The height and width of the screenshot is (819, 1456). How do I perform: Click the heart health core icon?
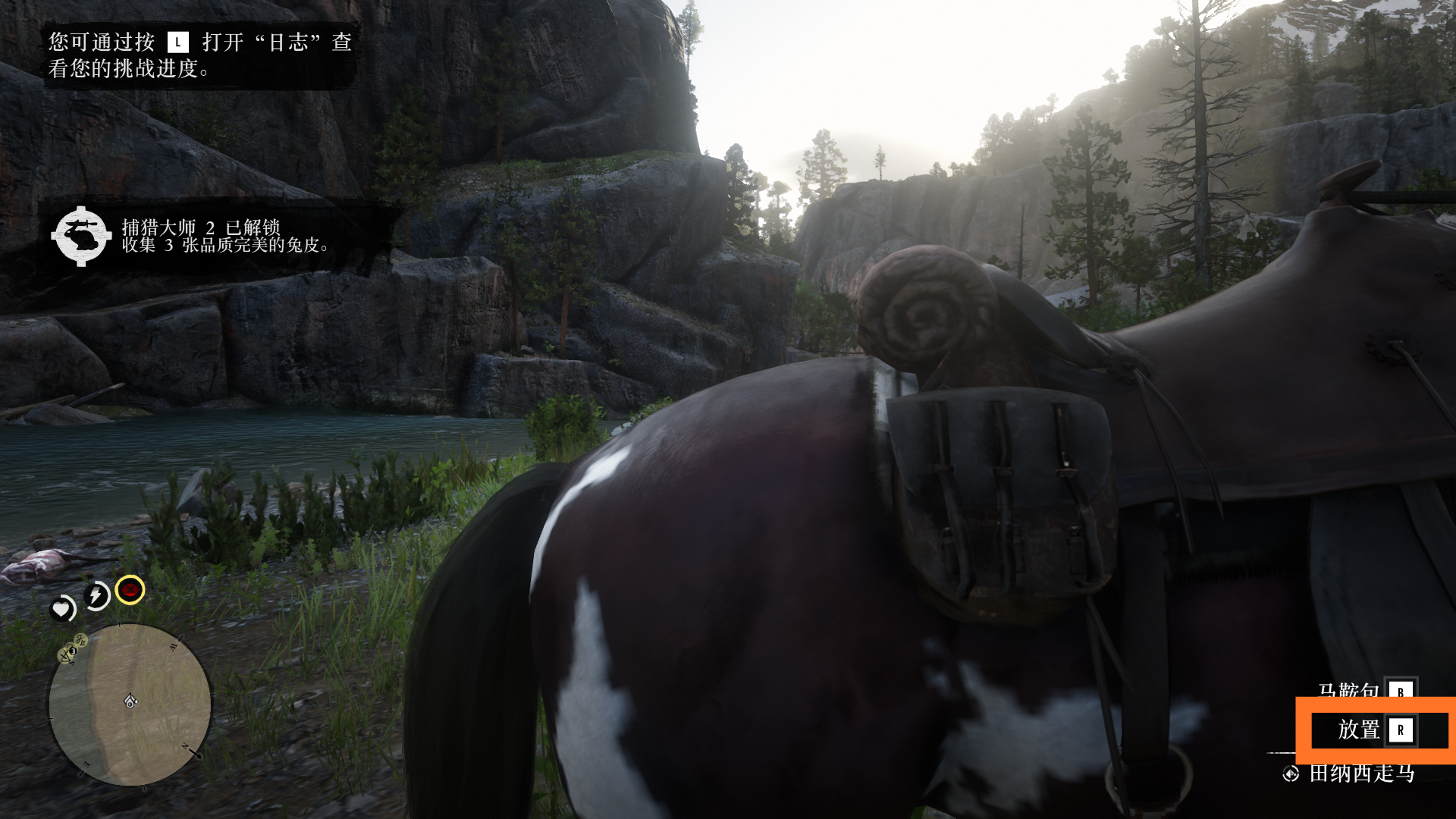click(x=62, y=609)
